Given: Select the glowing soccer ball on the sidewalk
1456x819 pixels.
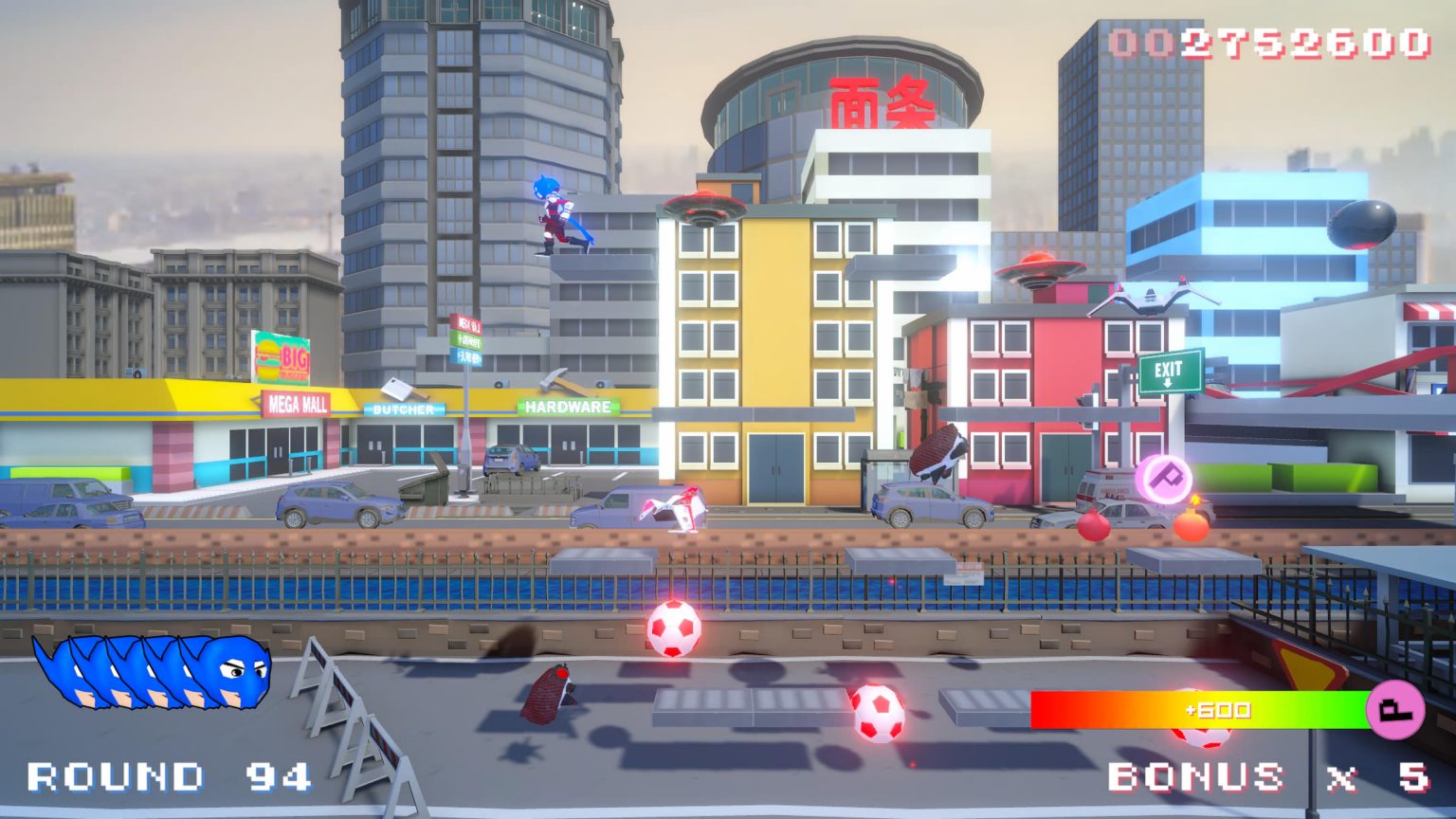Looking at the screenshot, I should (x=673, y=628).
